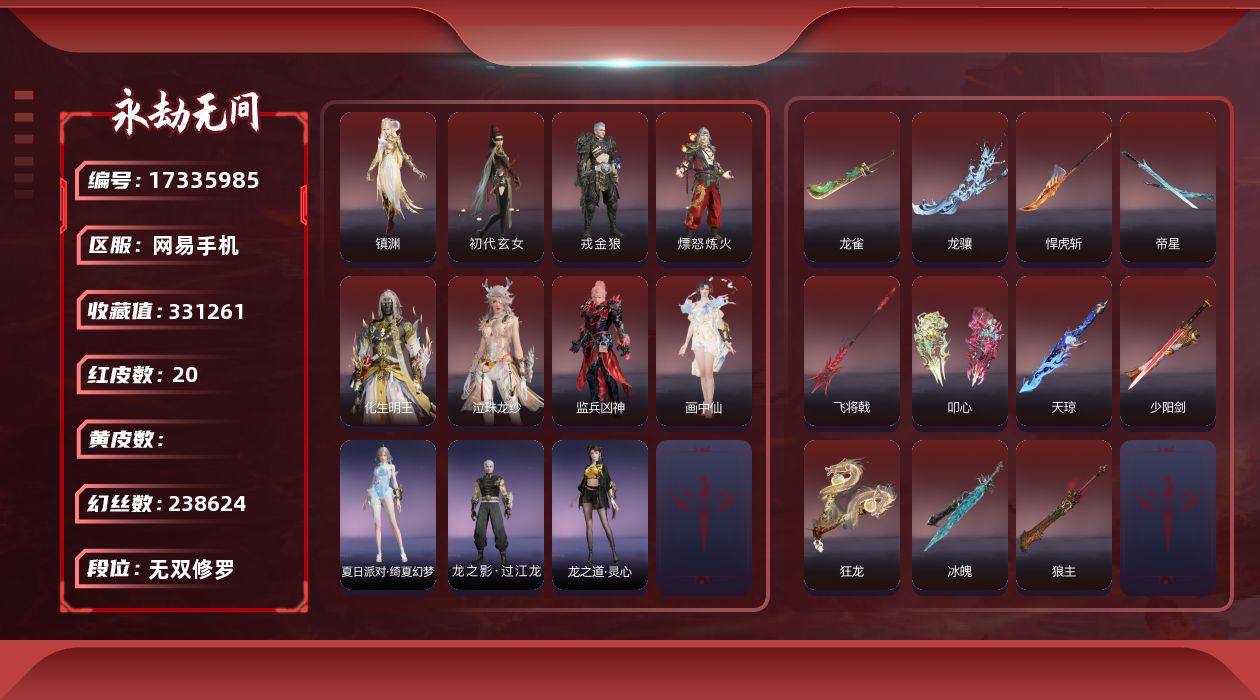Open the 冰魄 sword skin card
Screen dimensions: 1260x700
[960, 514]
